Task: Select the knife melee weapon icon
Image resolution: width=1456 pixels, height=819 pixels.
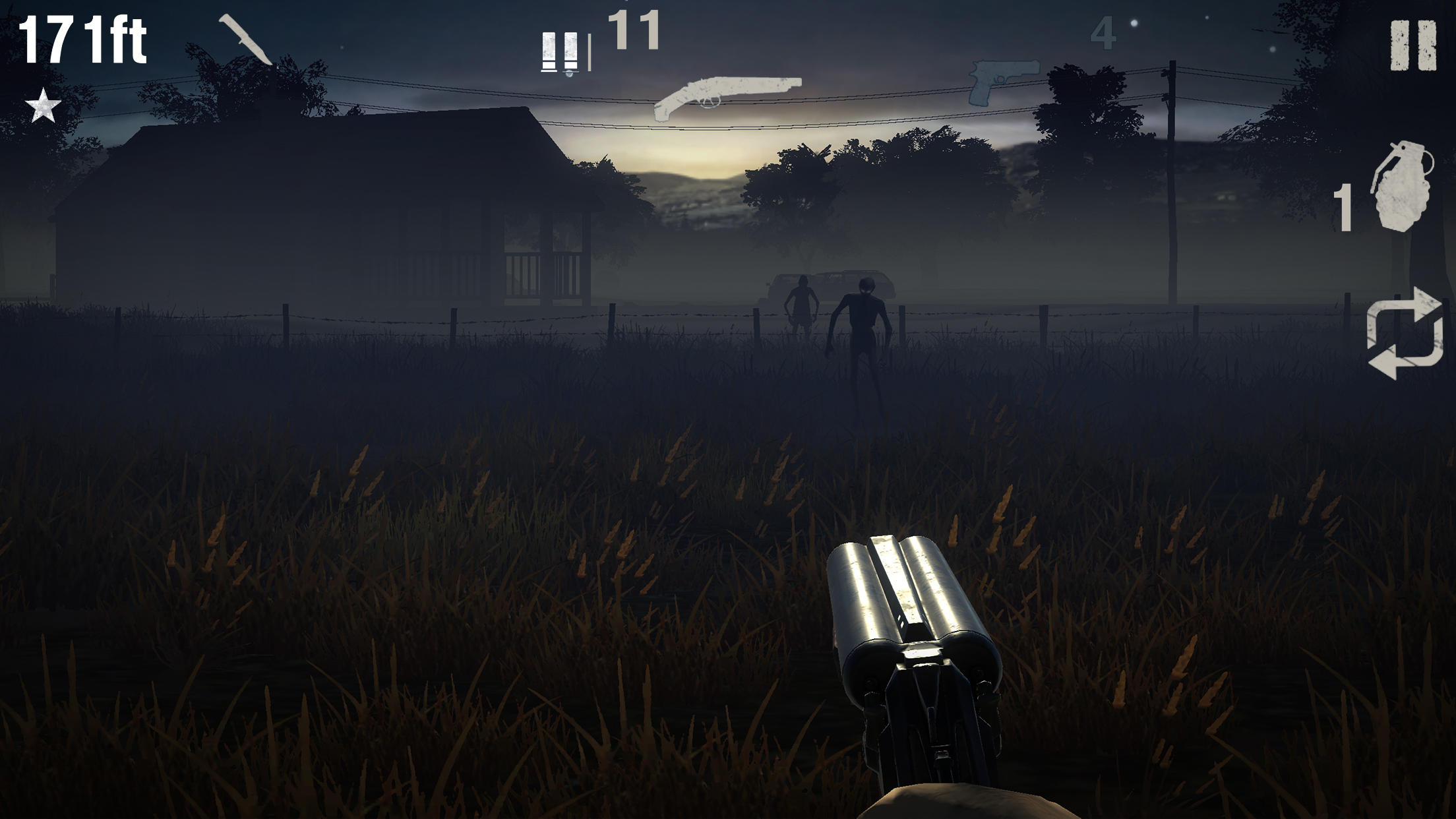Action: [x=244, y=40]
